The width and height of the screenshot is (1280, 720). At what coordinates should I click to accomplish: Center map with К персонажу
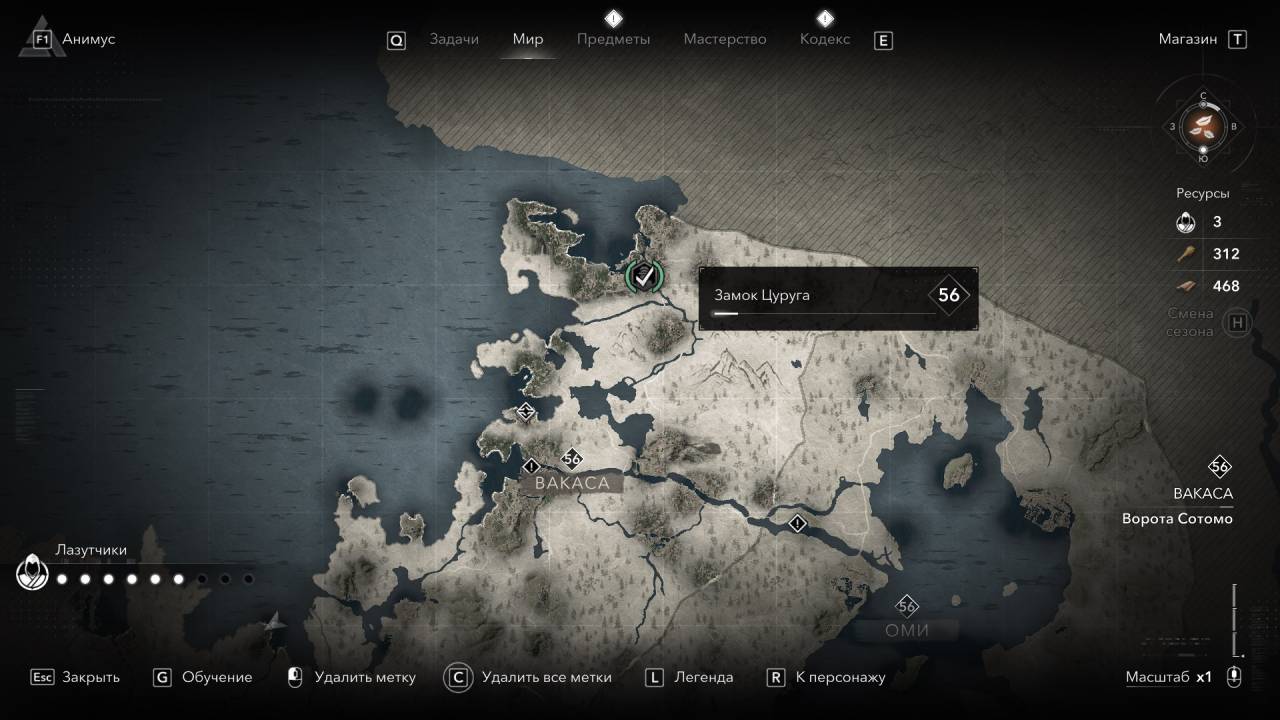tap(840, 677)
